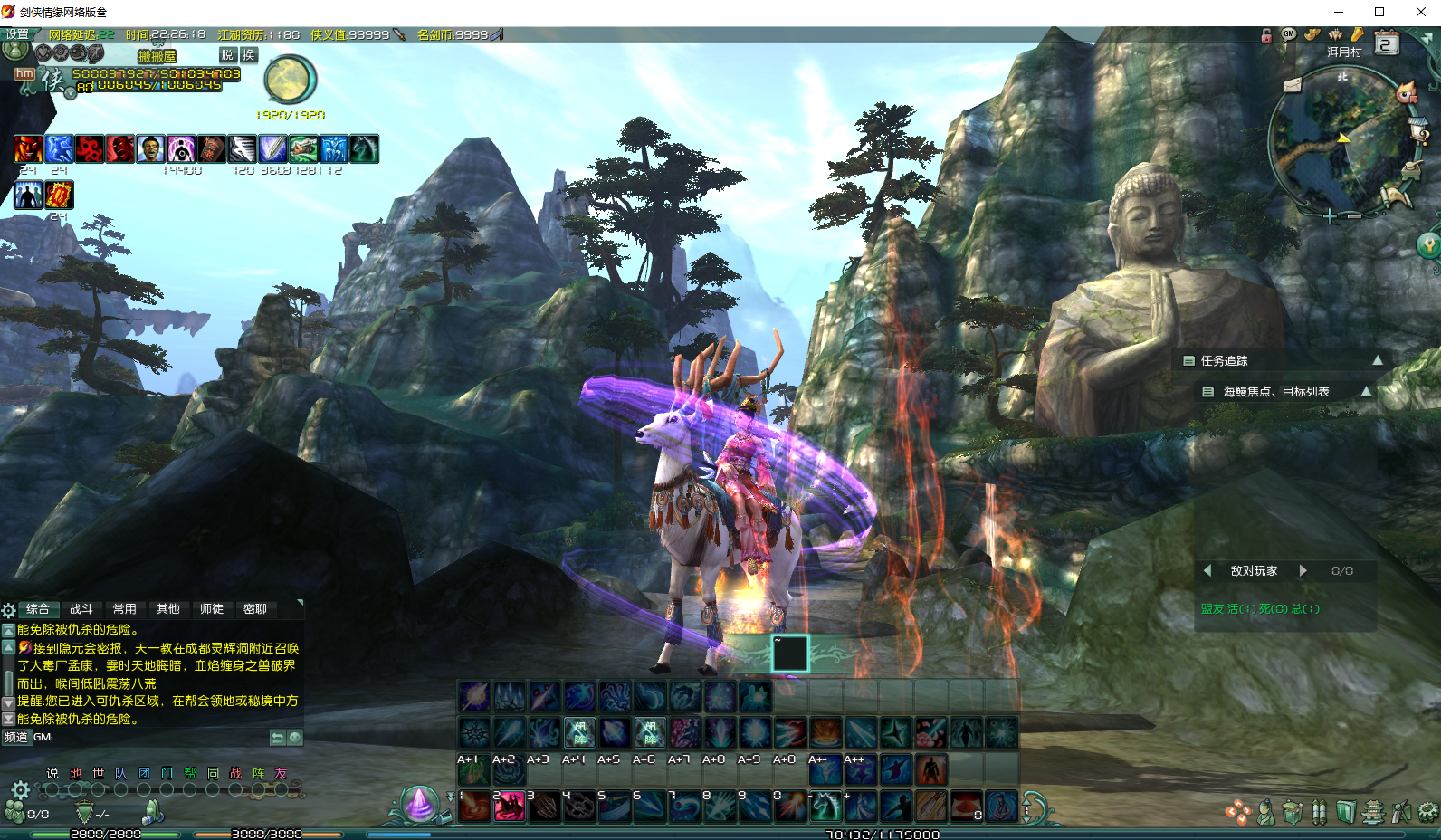Open the chat emoji face button
The image size is (1441, 840).
(295, 738)
